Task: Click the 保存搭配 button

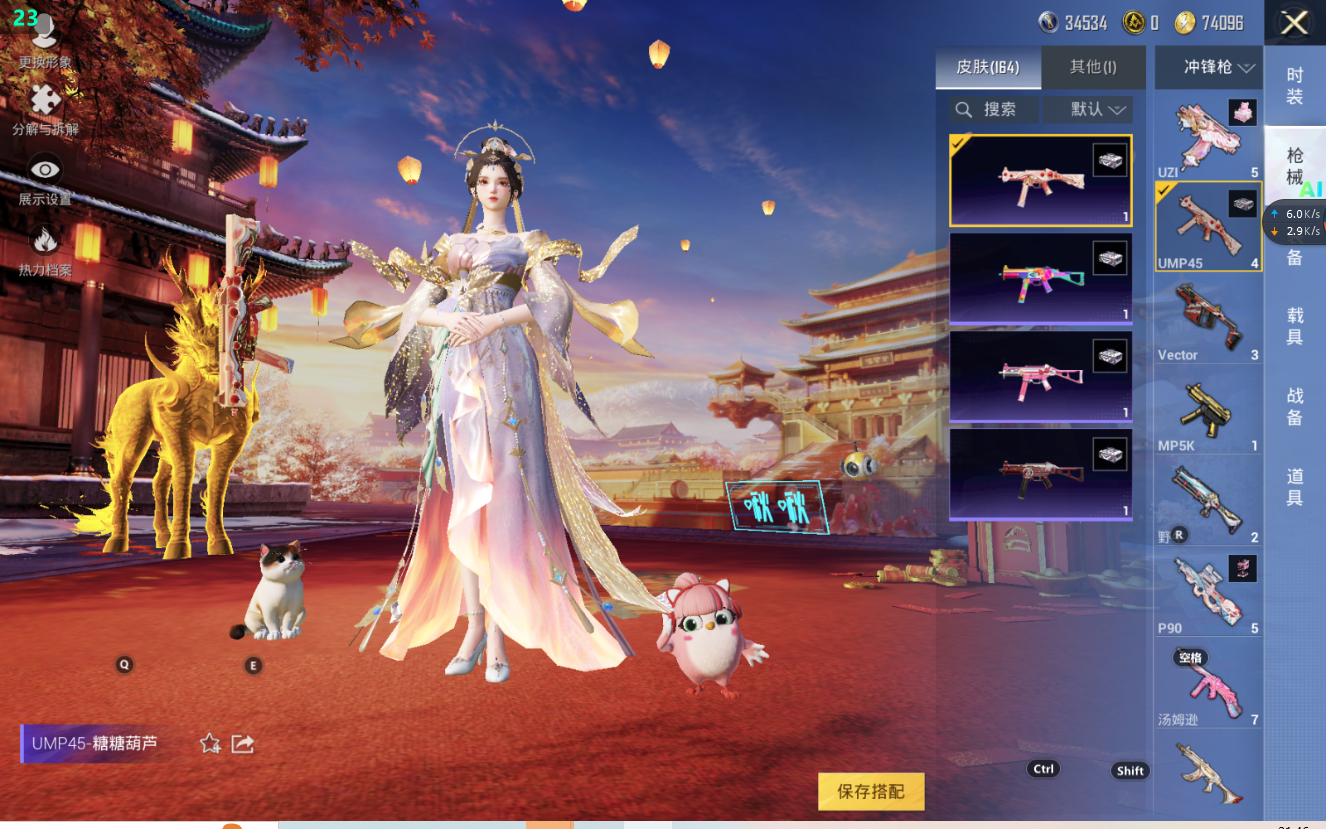Action: [870, 791]
